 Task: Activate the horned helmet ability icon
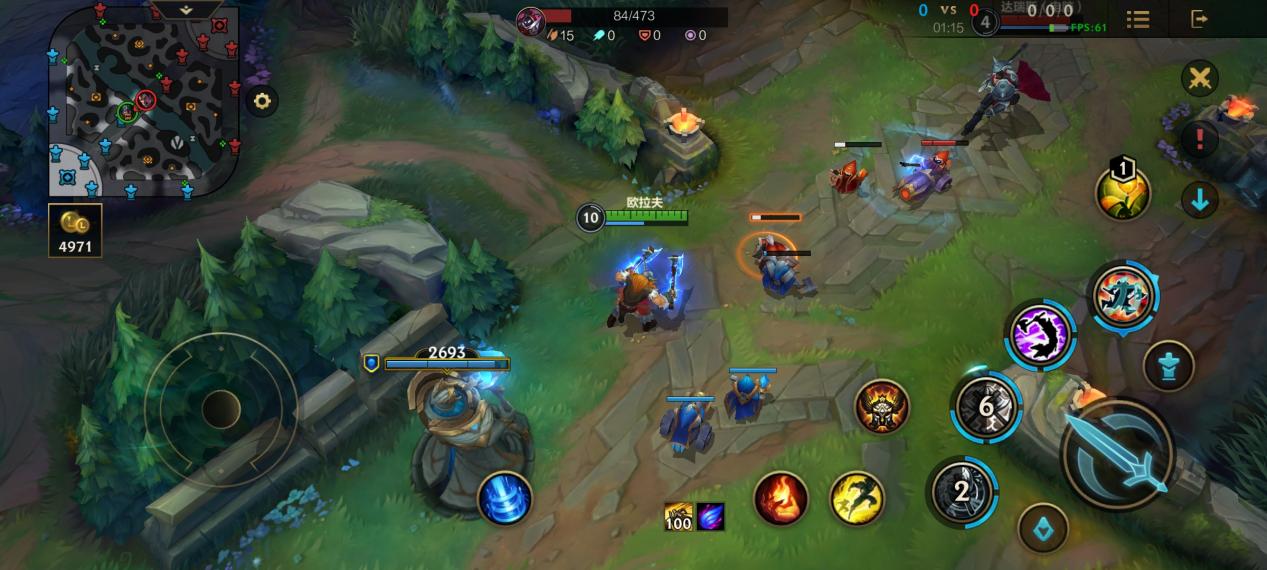(x=881, y=407)
